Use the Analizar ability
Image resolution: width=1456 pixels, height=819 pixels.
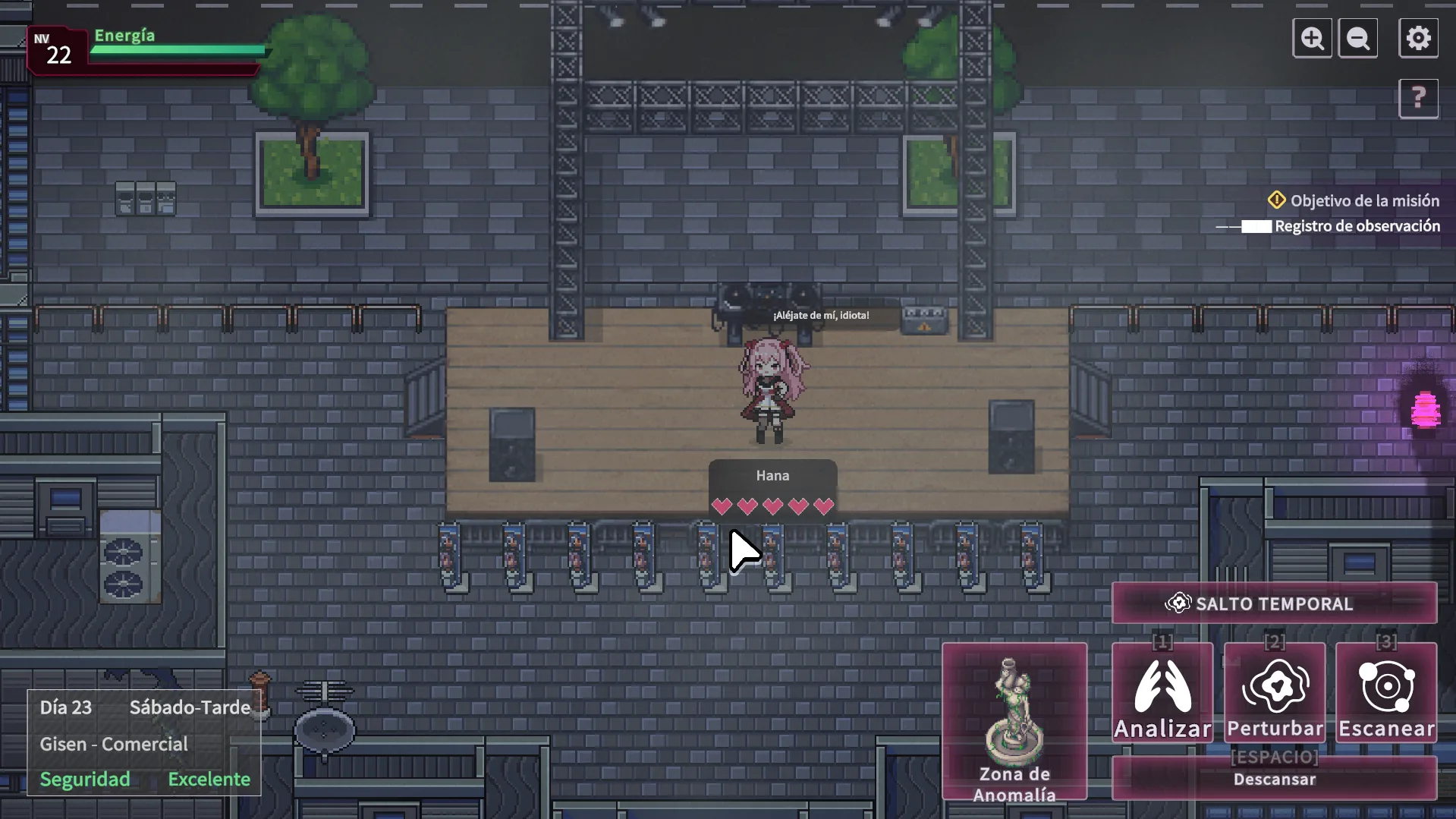click(x=1162, y=693)
